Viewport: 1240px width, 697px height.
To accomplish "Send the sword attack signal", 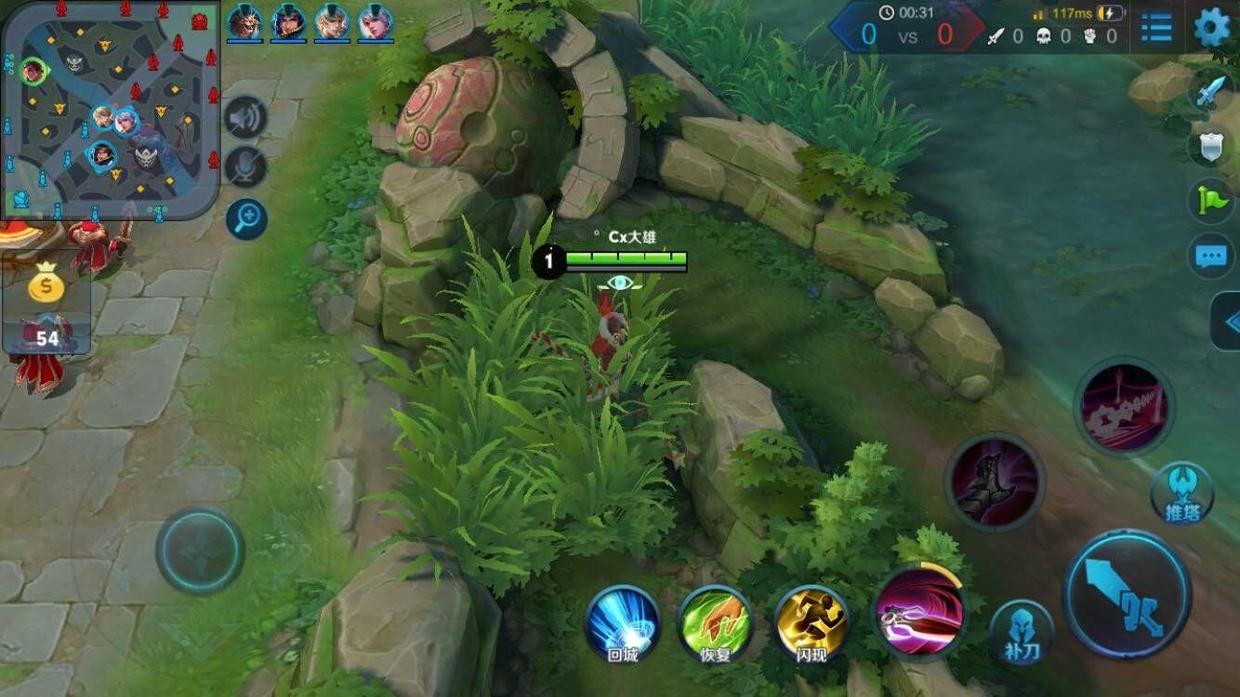I will [x=1210, y=93].
